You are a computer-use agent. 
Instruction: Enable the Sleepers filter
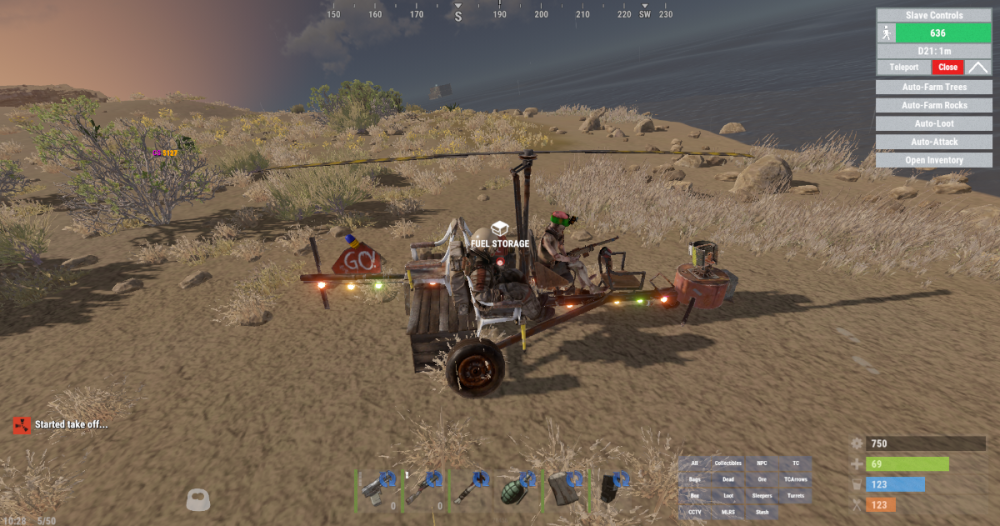click(762, 496)
